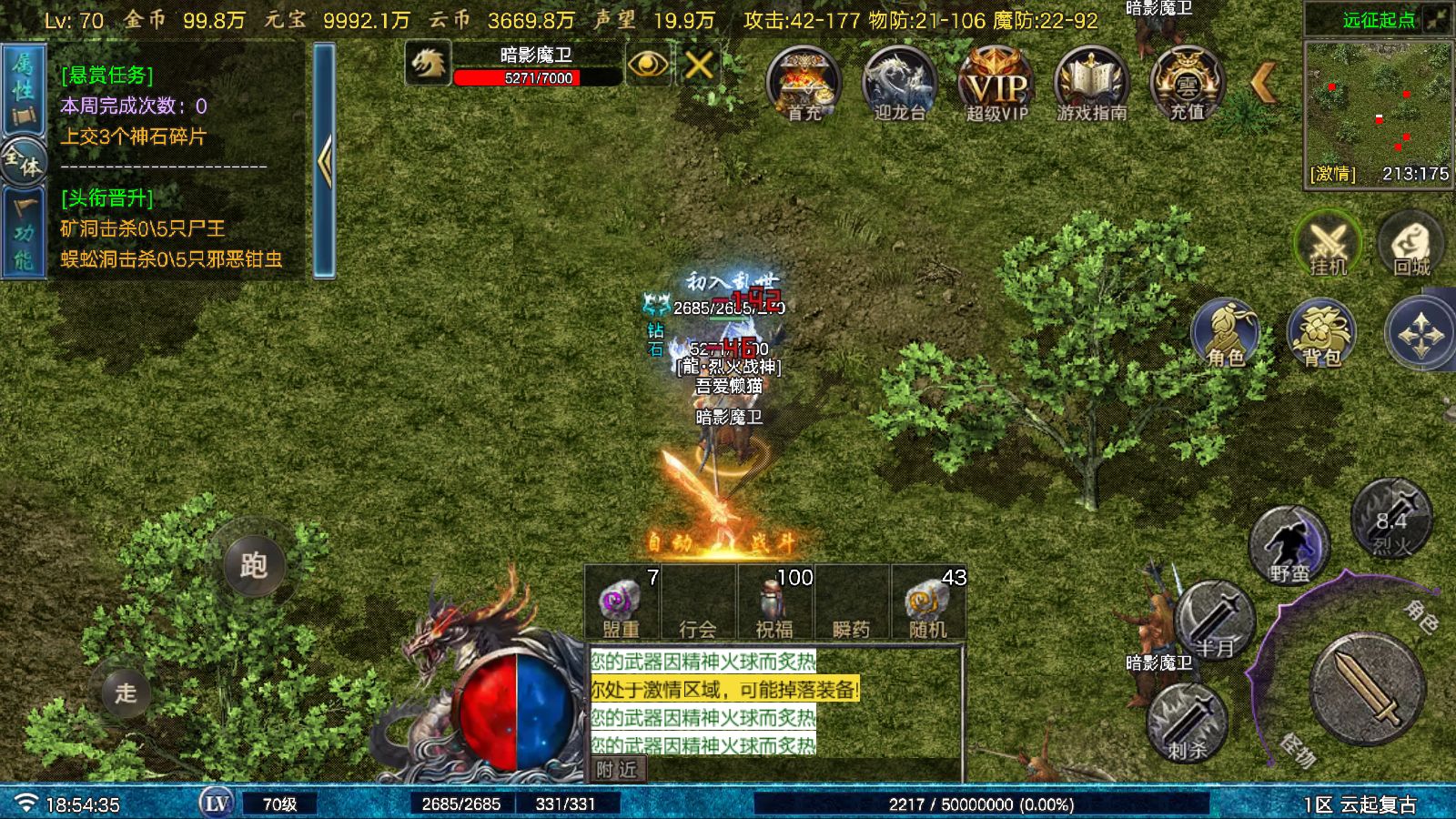The image size is (1456, 819).
Task: Open the 角色 character sheet
Action: pos(1226,334)
